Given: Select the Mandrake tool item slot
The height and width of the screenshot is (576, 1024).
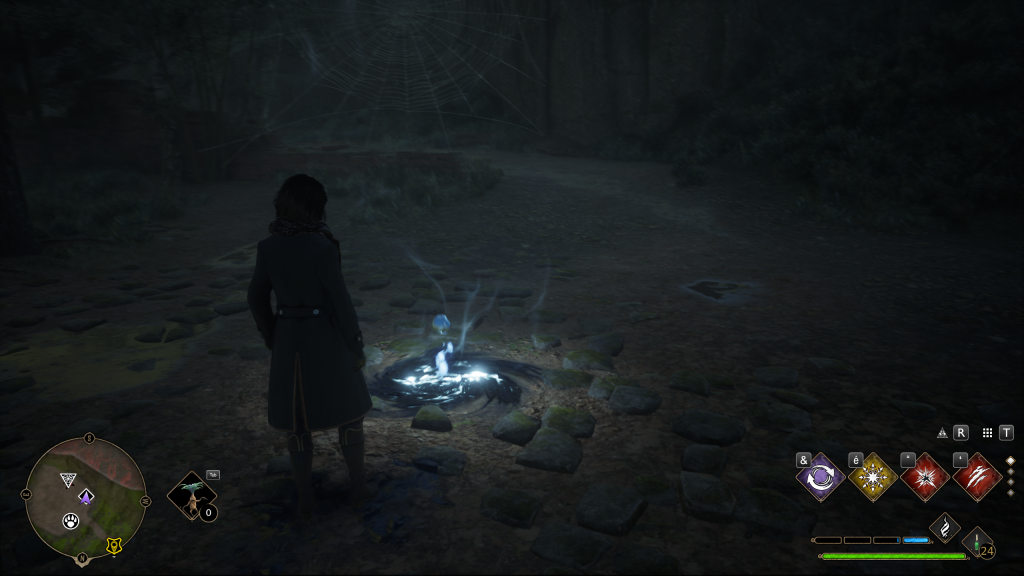Looking at the screenshot, I should pyautogui.click(x=190, y=496).
